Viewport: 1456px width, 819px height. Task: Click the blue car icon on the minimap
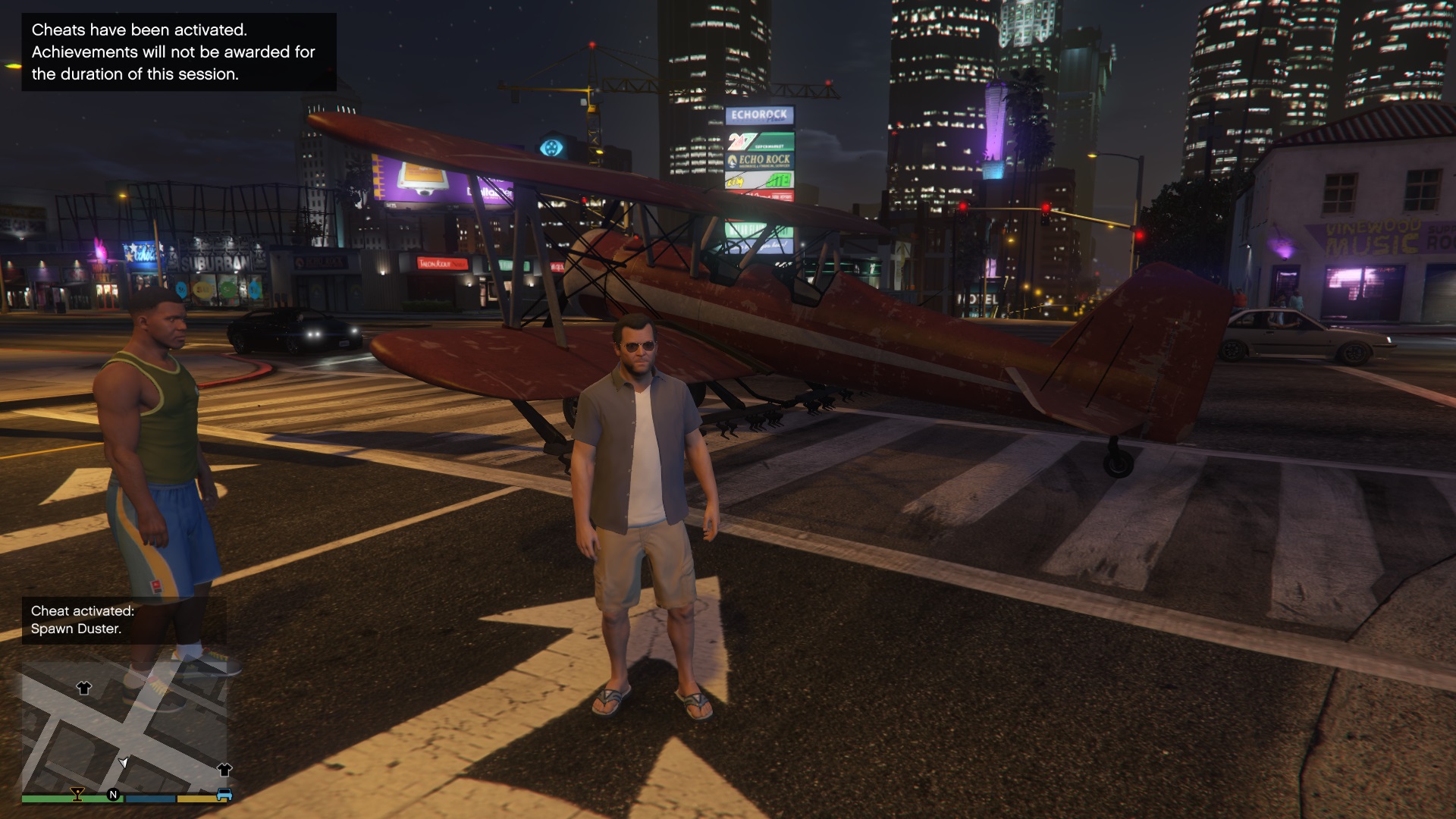pos(224,795)
